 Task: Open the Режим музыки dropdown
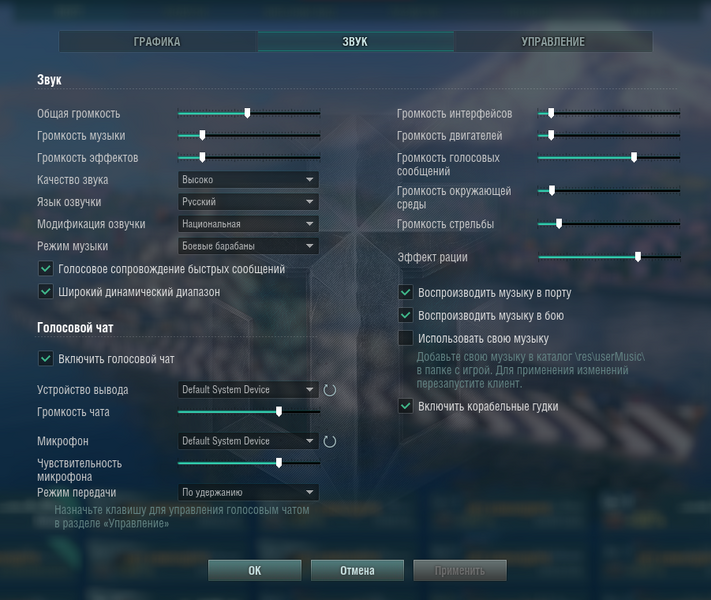pos(248,246)
